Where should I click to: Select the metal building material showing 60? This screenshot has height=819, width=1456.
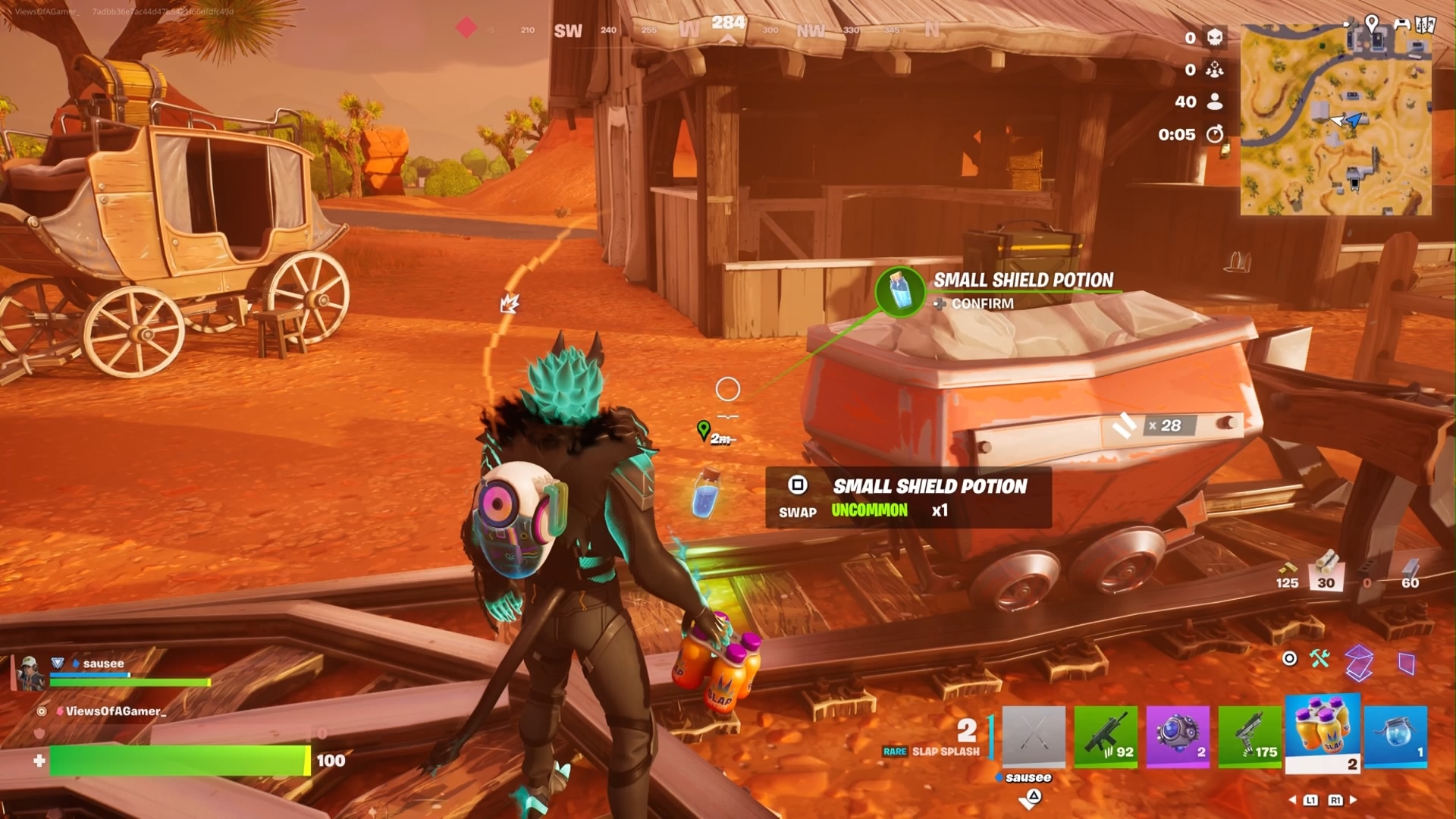1410,574
